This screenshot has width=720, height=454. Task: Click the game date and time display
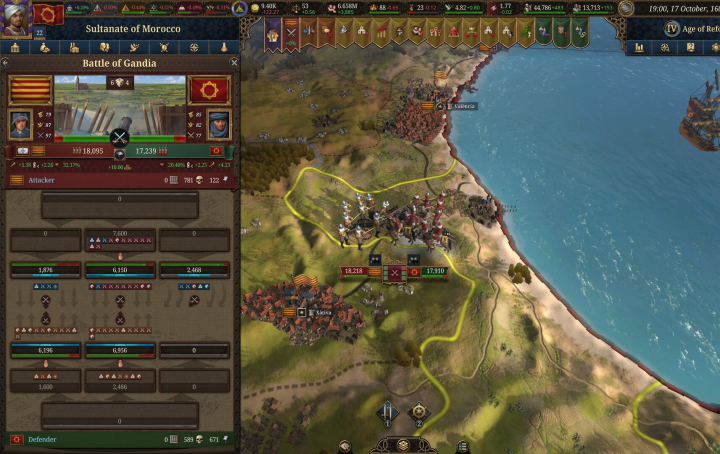680,8
